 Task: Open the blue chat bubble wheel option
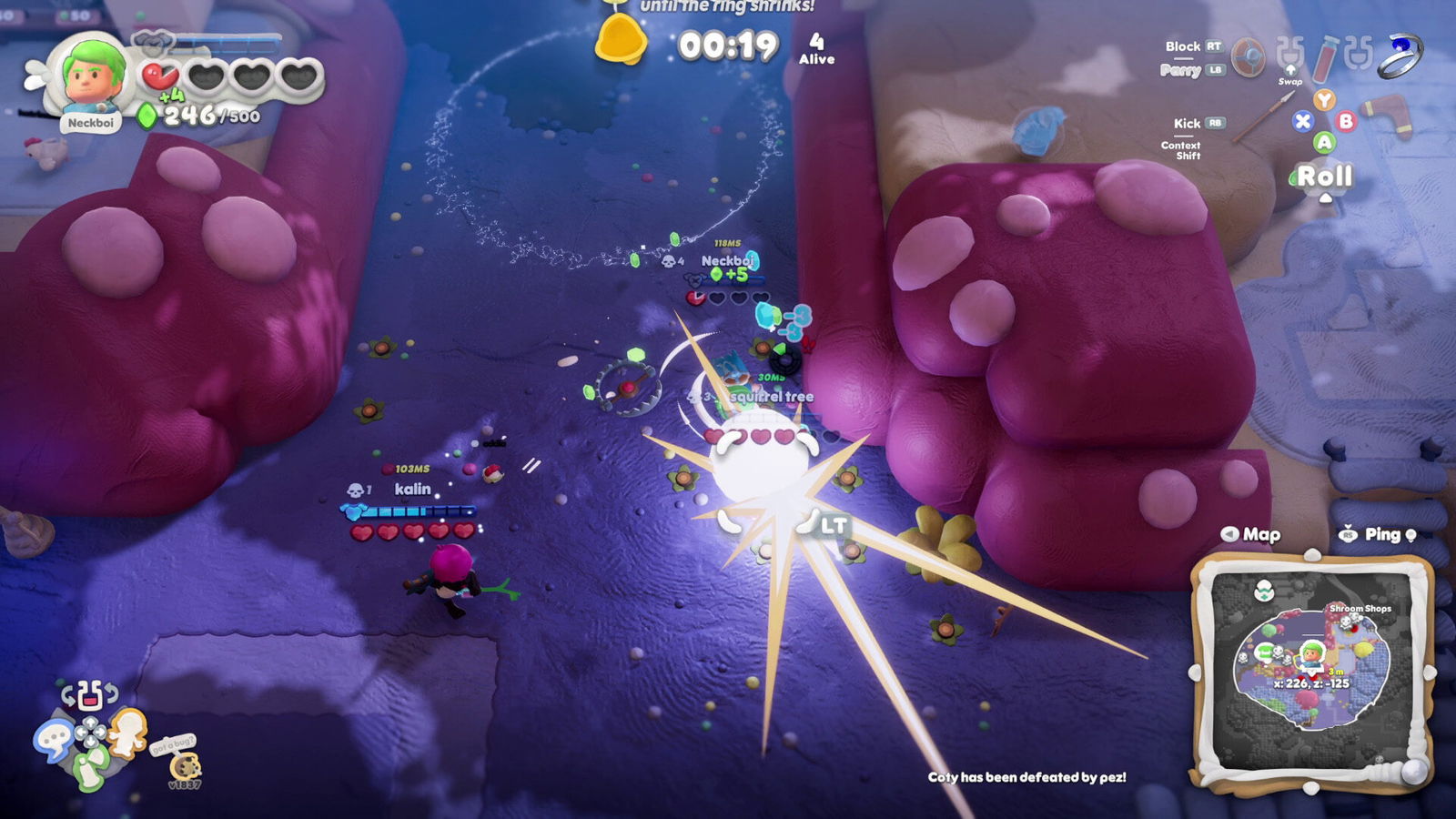[x=53, y=738]
